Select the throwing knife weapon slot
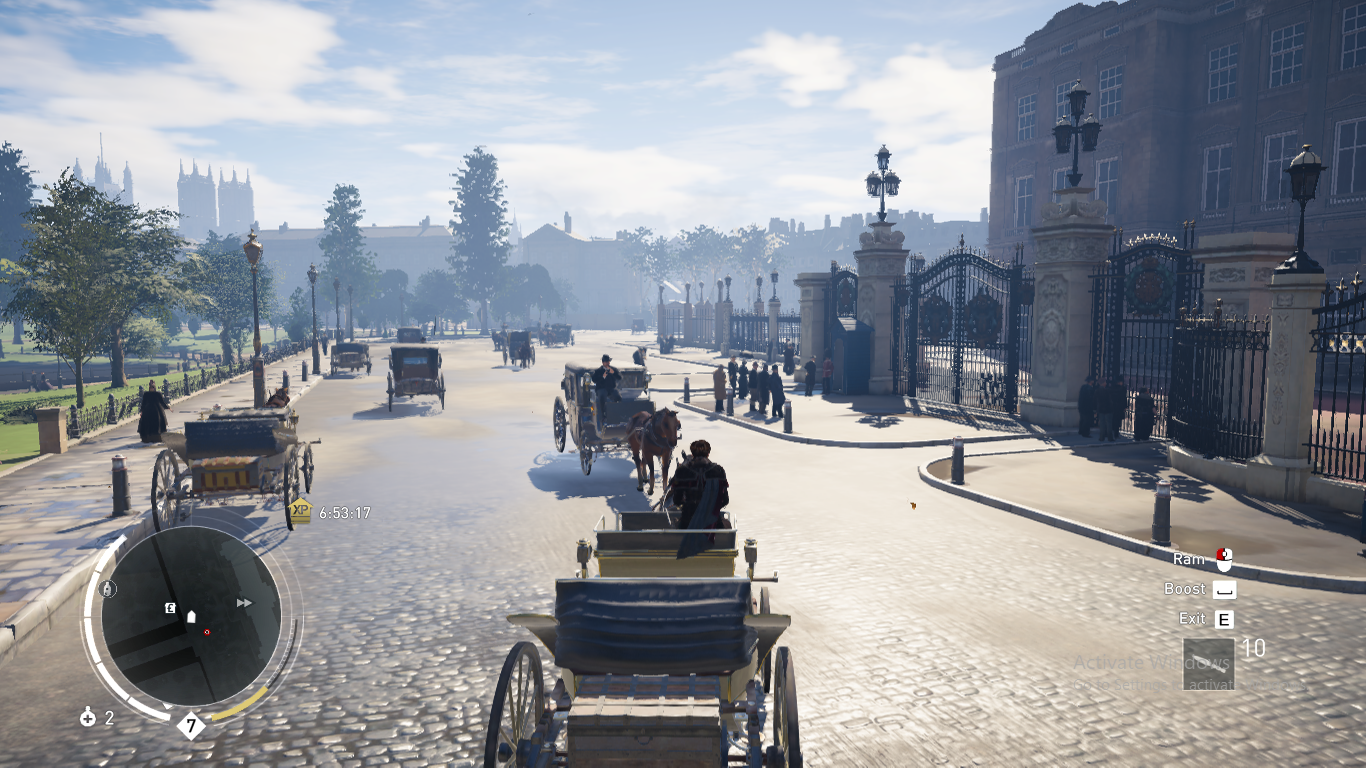The height and width of the screenshot is (768, 1366). point(1208,664)
